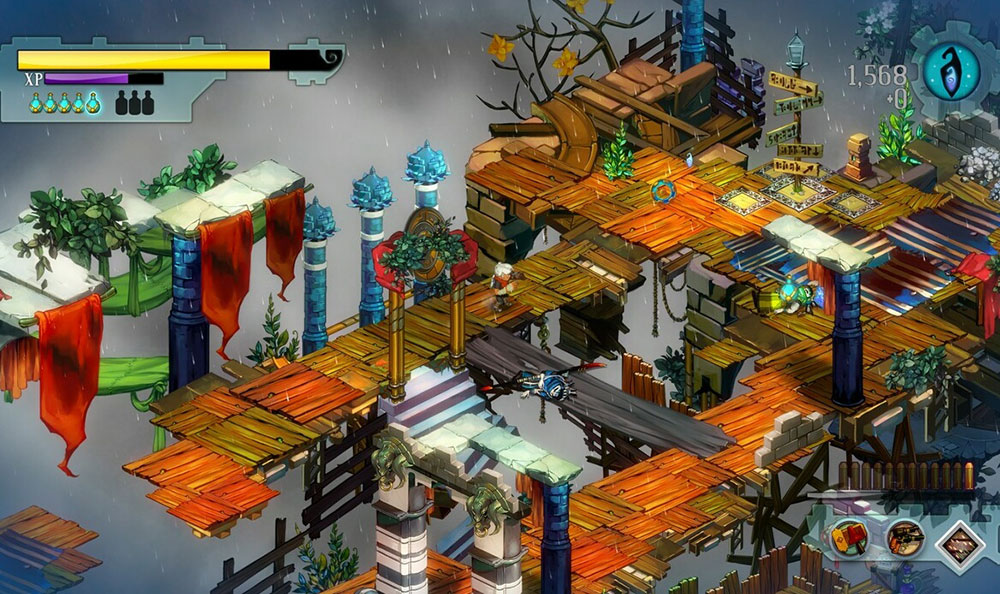Select the Cael Hammer weapon icon
This screenshot has height=594, width=1000.
point(848,539)
